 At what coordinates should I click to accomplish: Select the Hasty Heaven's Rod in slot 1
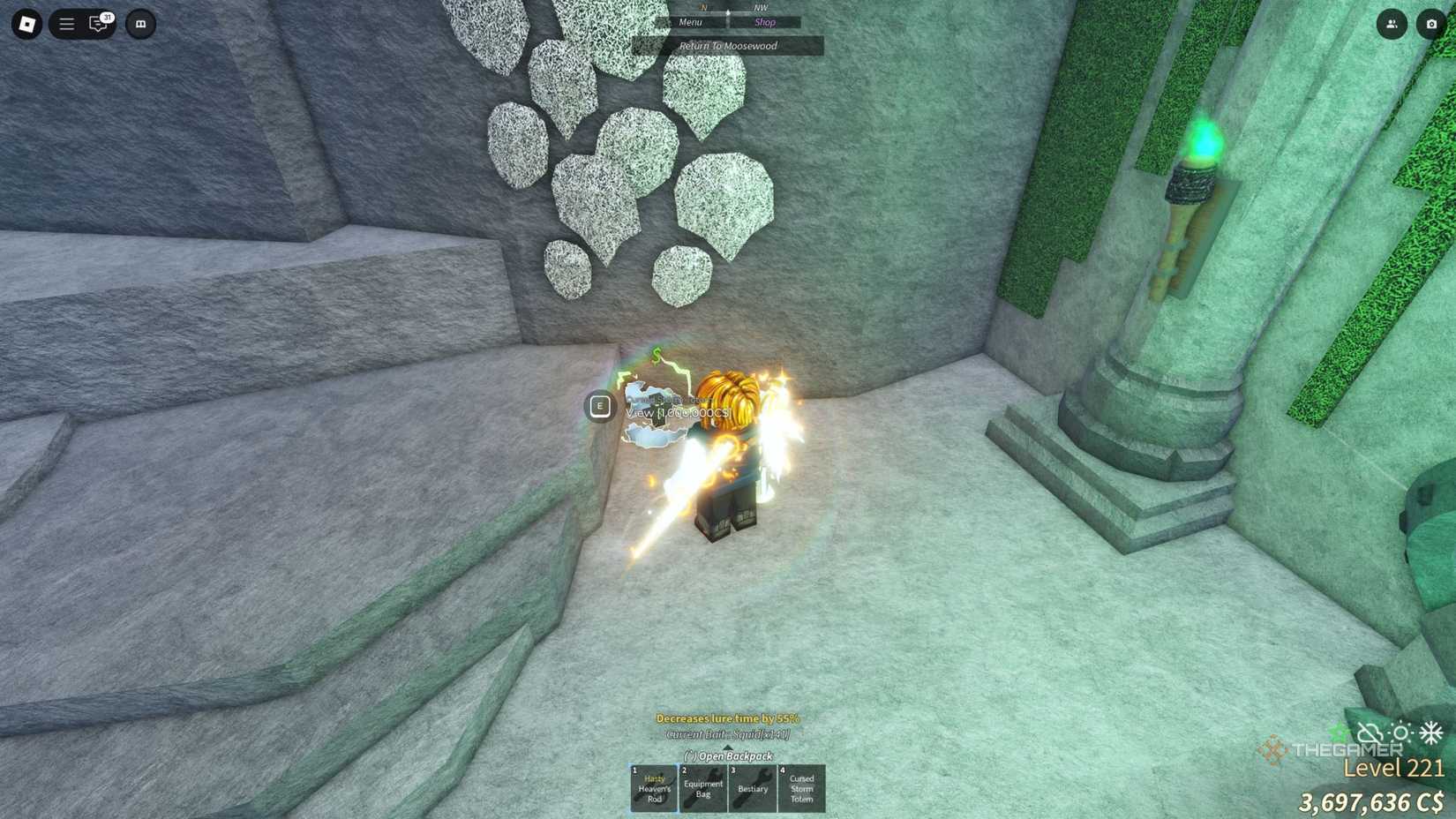click(653, 788)
